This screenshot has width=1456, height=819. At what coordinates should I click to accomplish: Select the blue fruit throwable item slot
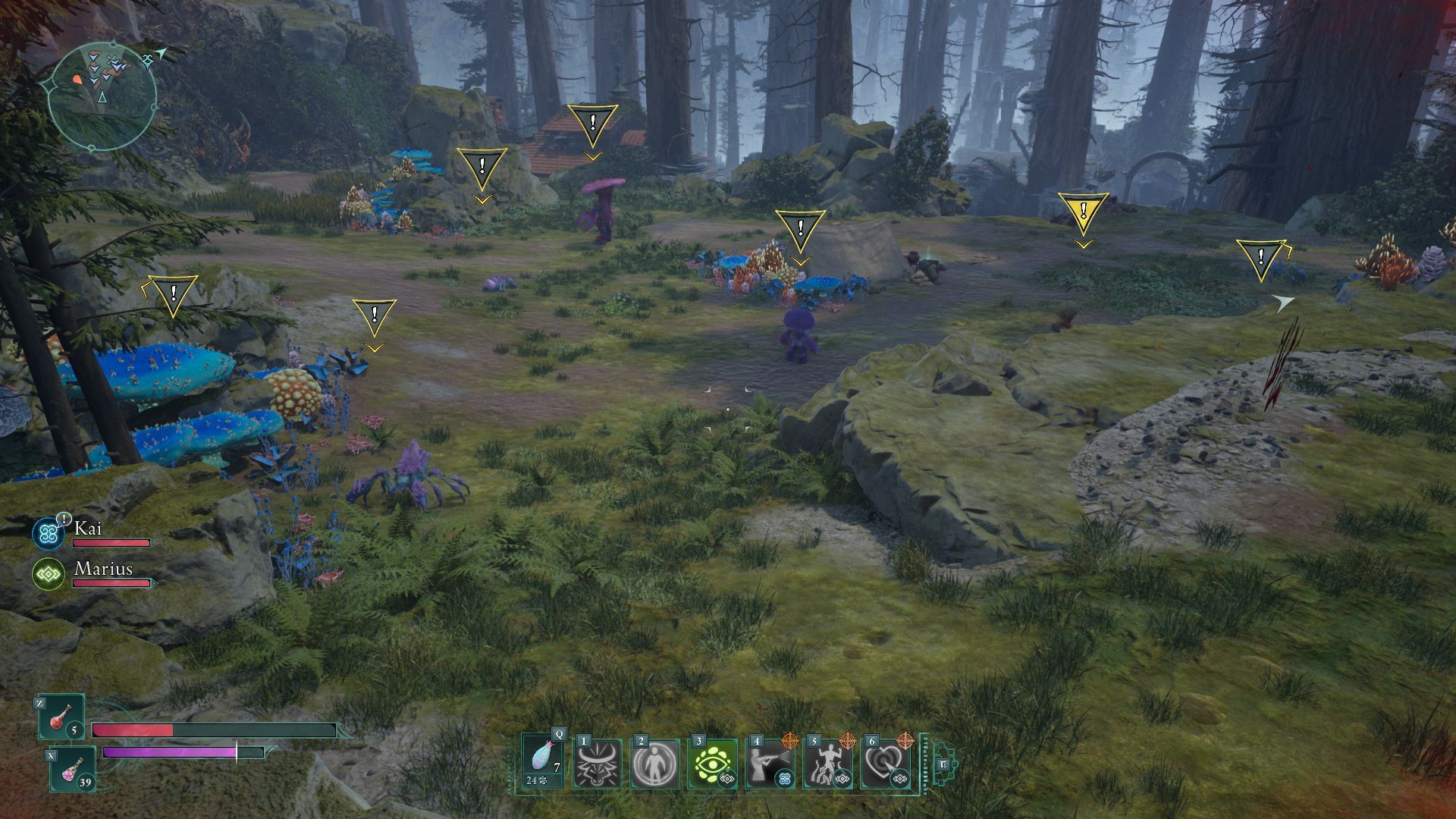point(543,762)
